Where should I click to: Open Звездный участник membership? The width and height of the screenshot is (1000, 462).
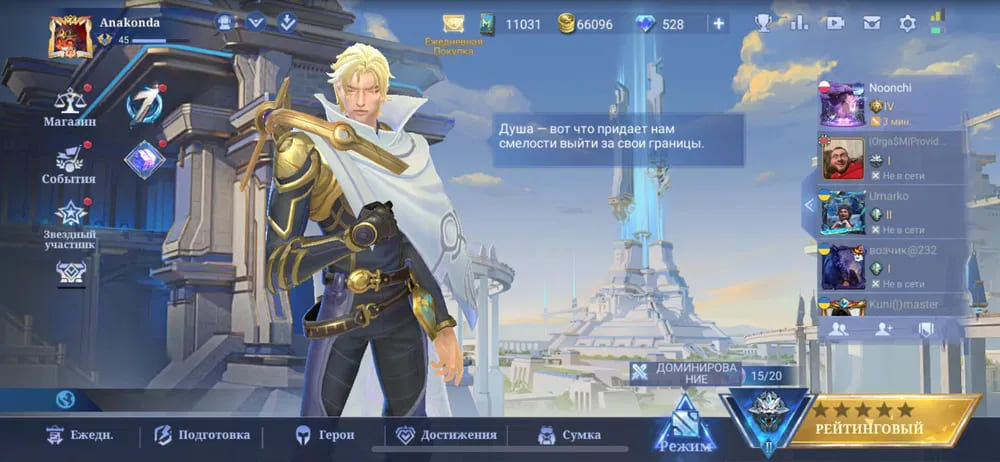pos(69,222)
